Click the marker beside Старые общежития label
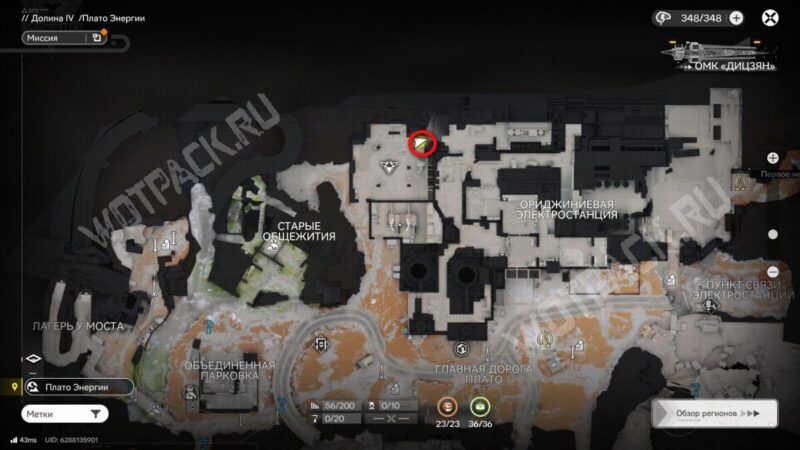Screen dimensions: 800x450 click(x=272, y=257)
